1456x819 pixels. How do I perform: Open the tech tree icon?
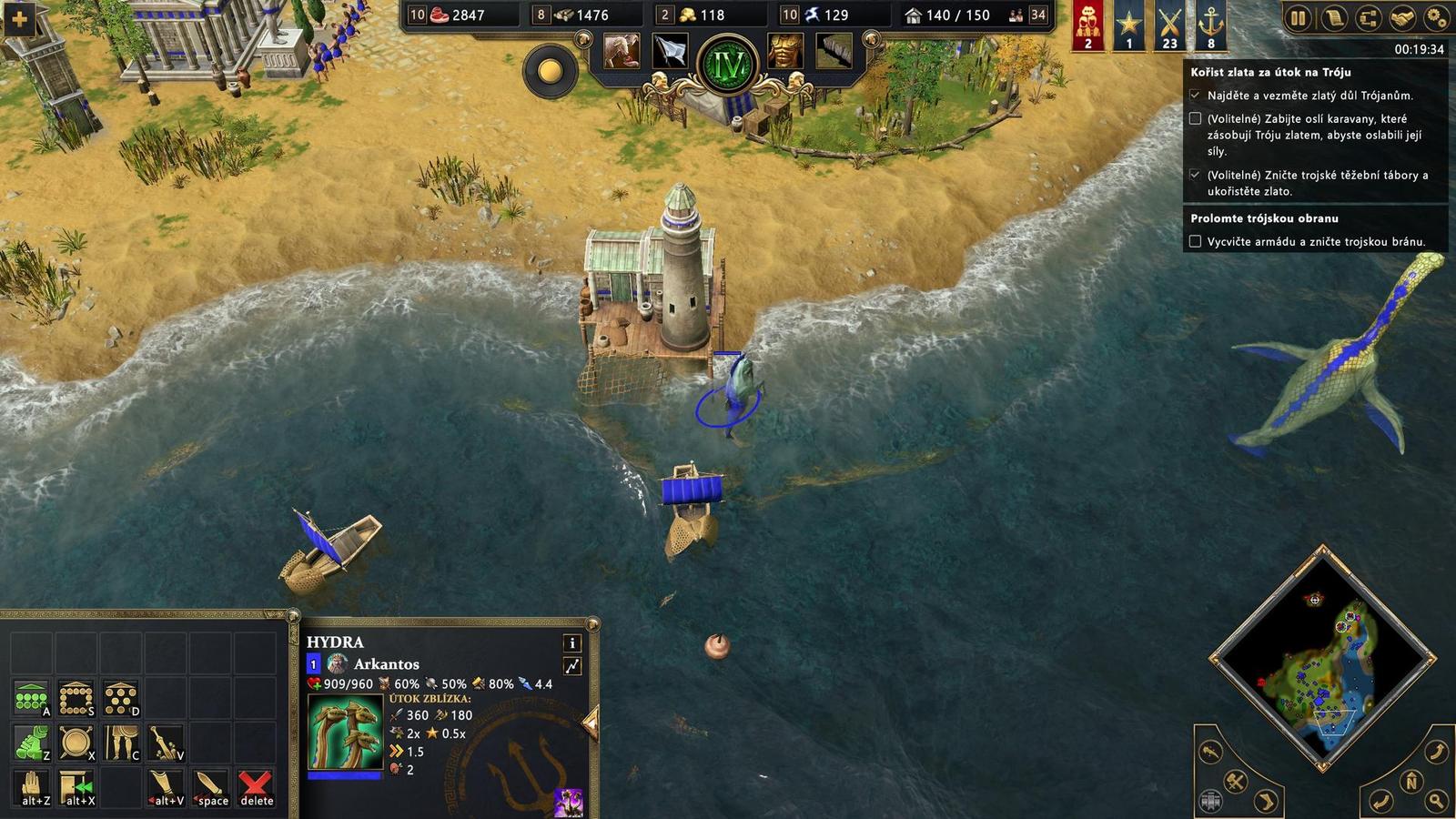(1369, 16)
